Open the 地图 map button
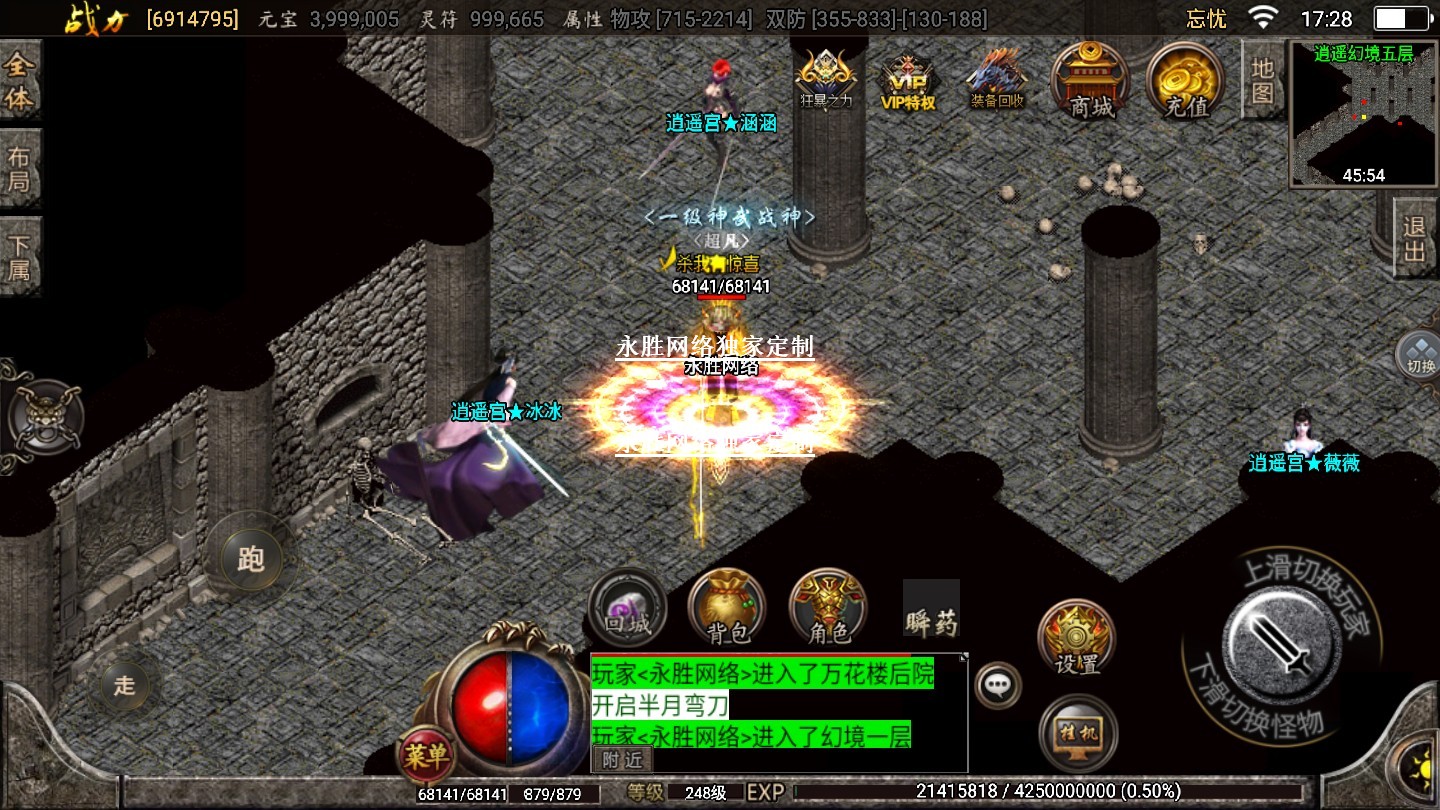This screenshot has width=1440, height=810. [1262, 80]
